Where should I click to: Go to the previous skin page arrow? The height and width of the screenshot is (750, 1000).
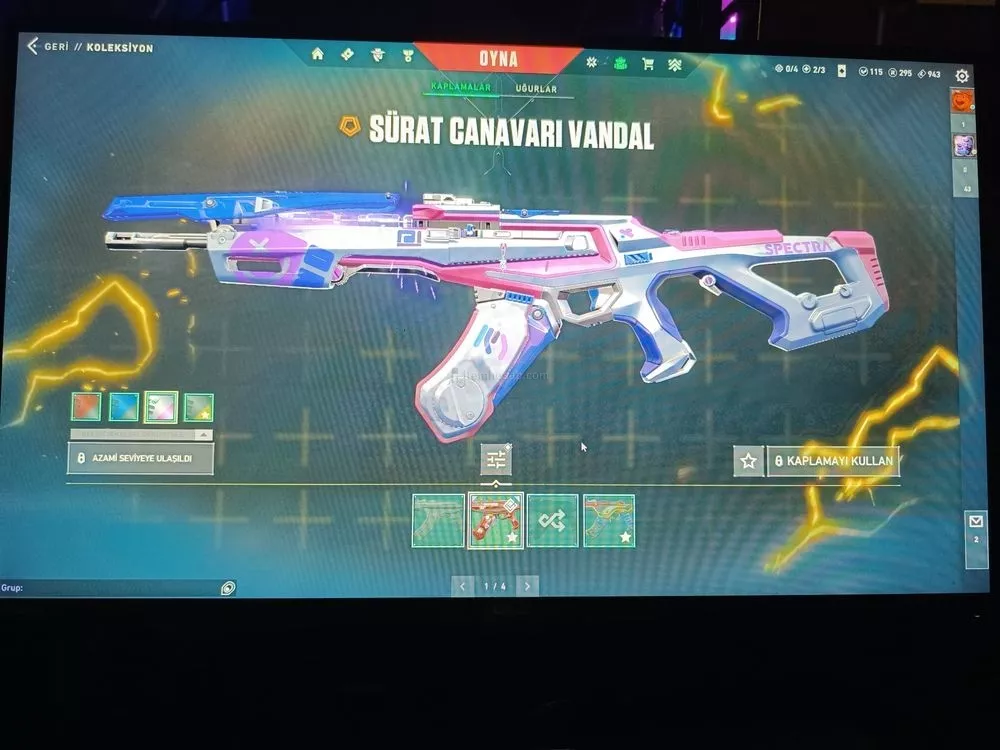click(x=462, y=586)
